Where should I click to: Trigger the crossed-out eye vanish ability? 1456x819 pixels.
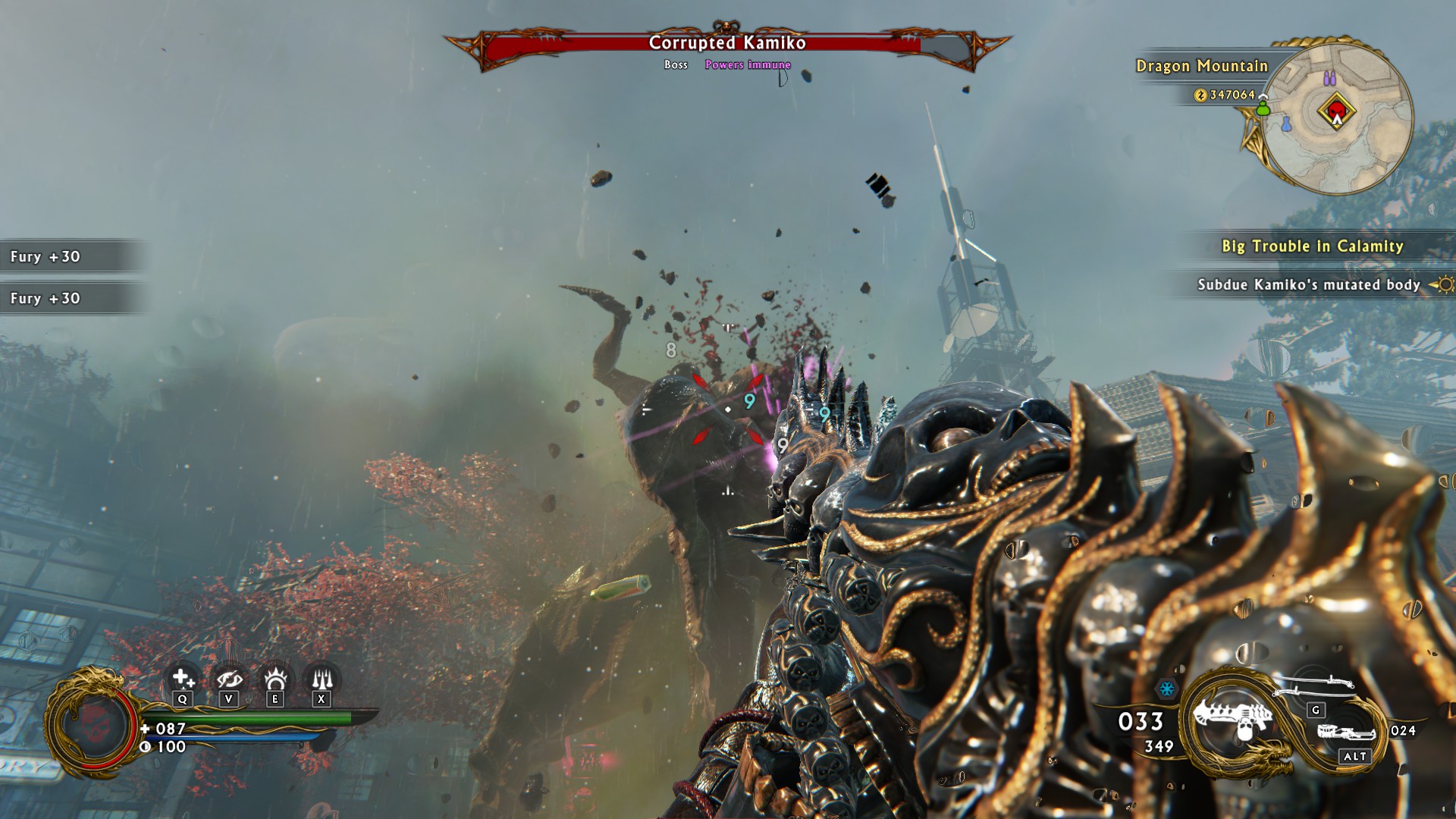tap(228, 679)
